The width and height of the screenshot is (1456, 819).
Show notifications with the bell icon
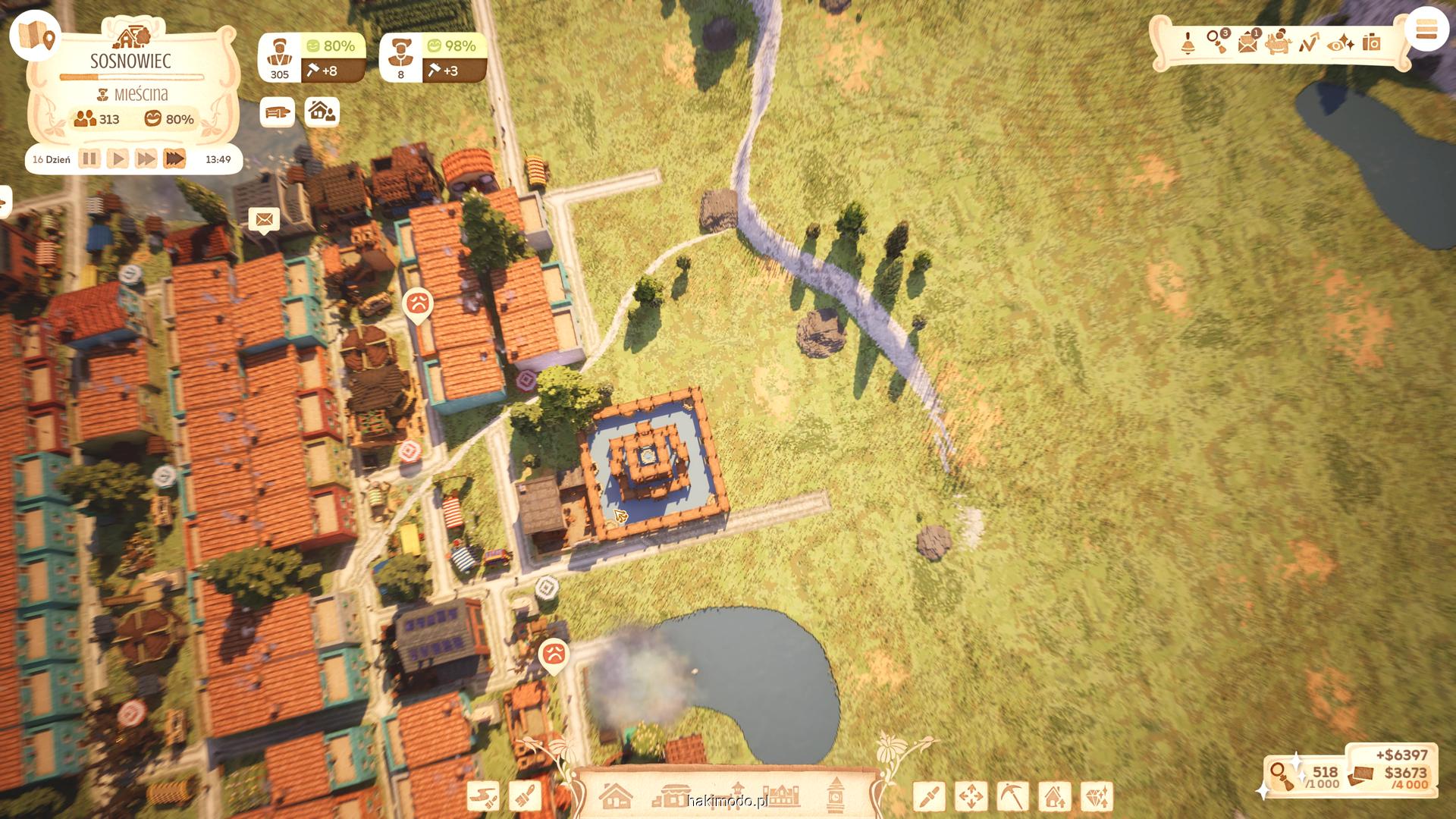[1188, 43]
